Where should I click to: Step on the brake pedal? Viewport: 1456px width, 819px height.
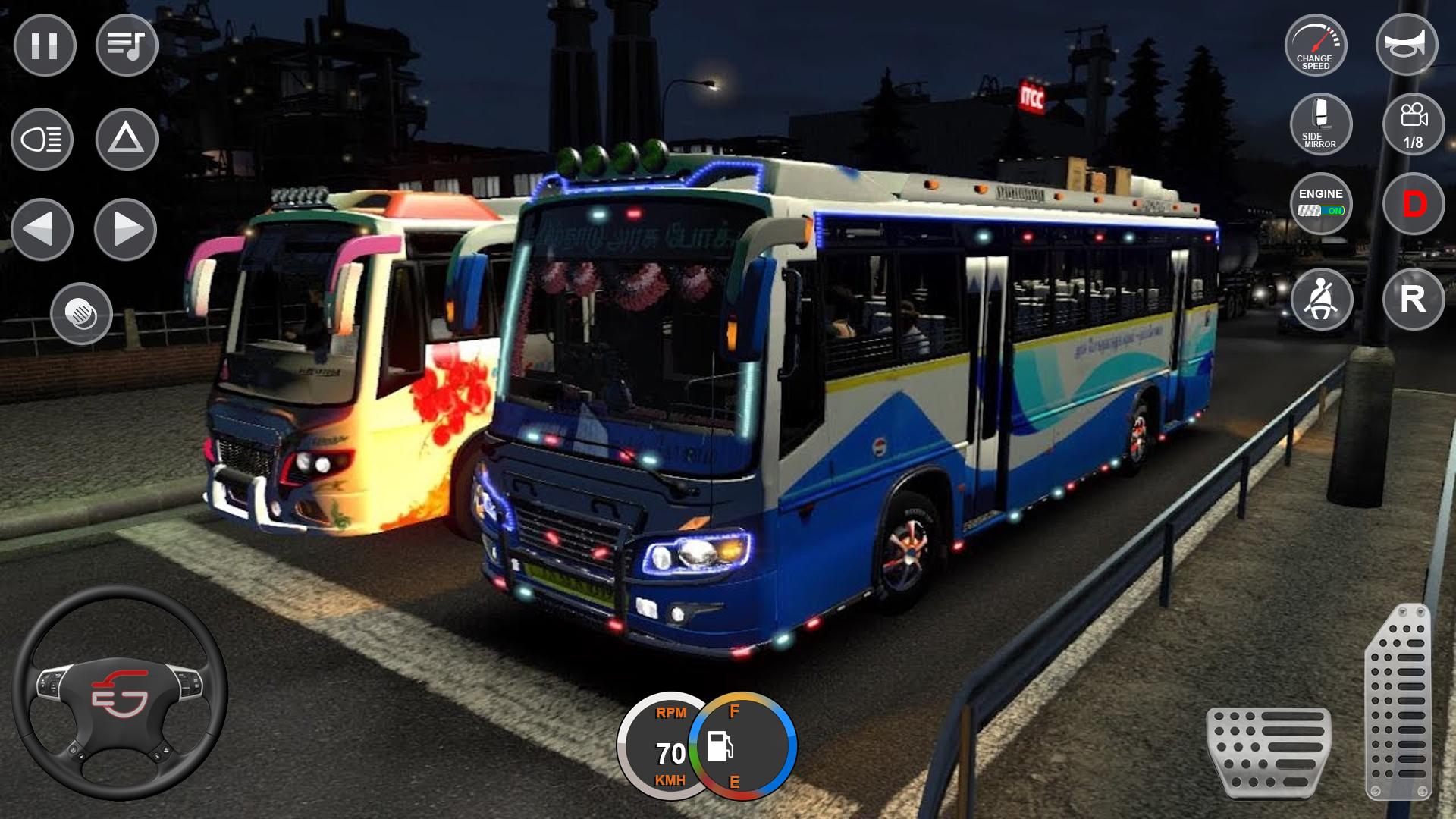[x=1268, y=752]
